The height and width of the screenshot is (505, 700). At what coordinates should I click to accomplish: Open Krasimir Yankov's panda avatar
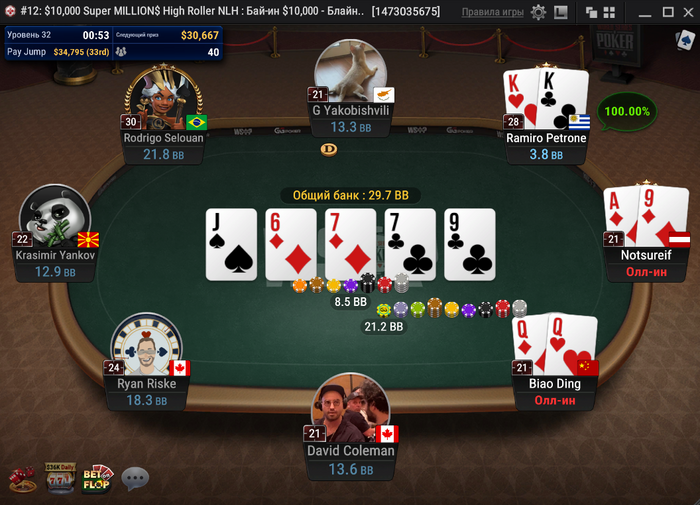pyautogui.click(x=55, y=219)
